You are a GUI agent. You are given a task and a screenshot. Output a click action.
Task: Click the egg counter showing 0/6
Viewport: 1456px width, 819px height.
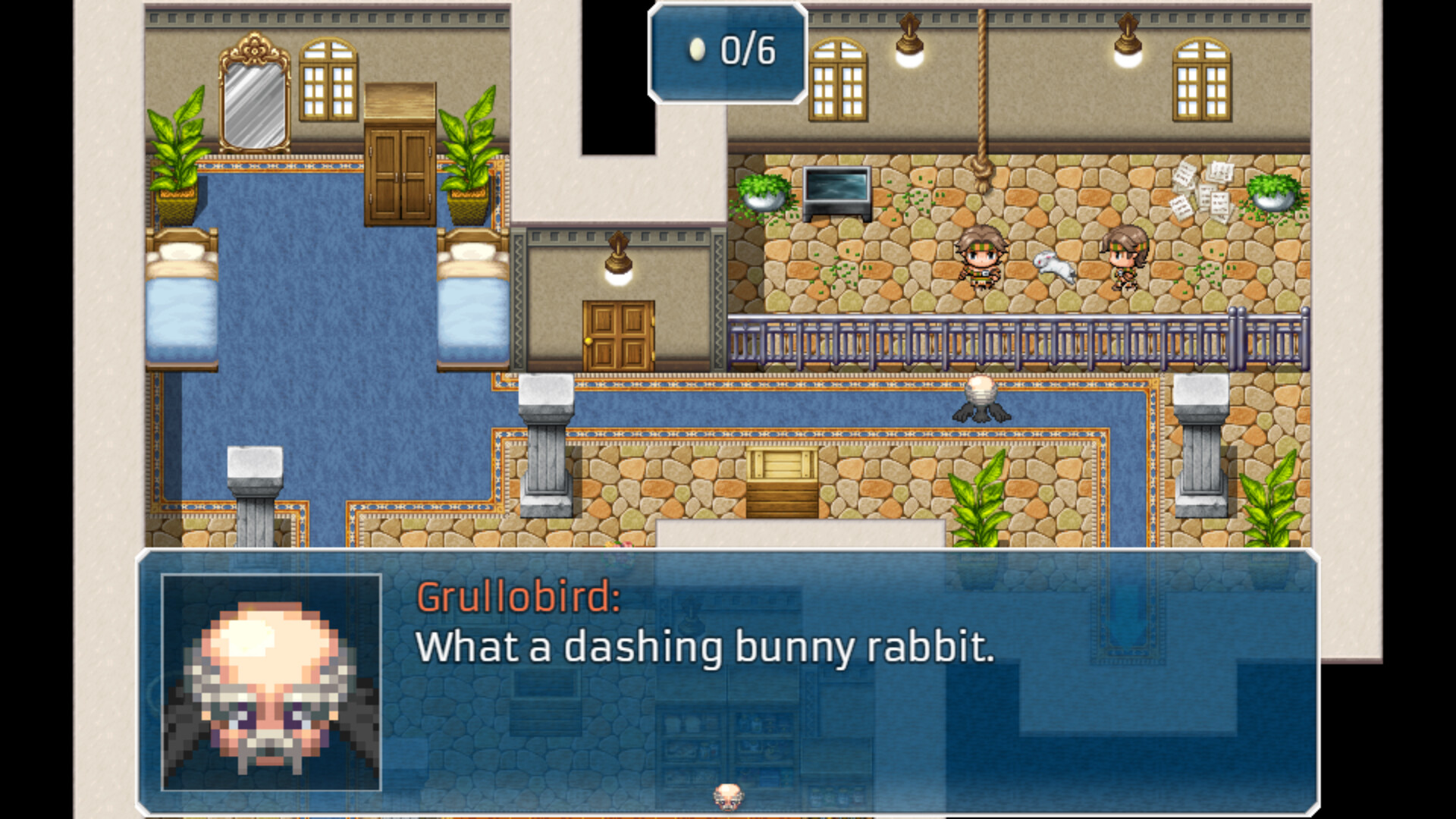(726, 52)
